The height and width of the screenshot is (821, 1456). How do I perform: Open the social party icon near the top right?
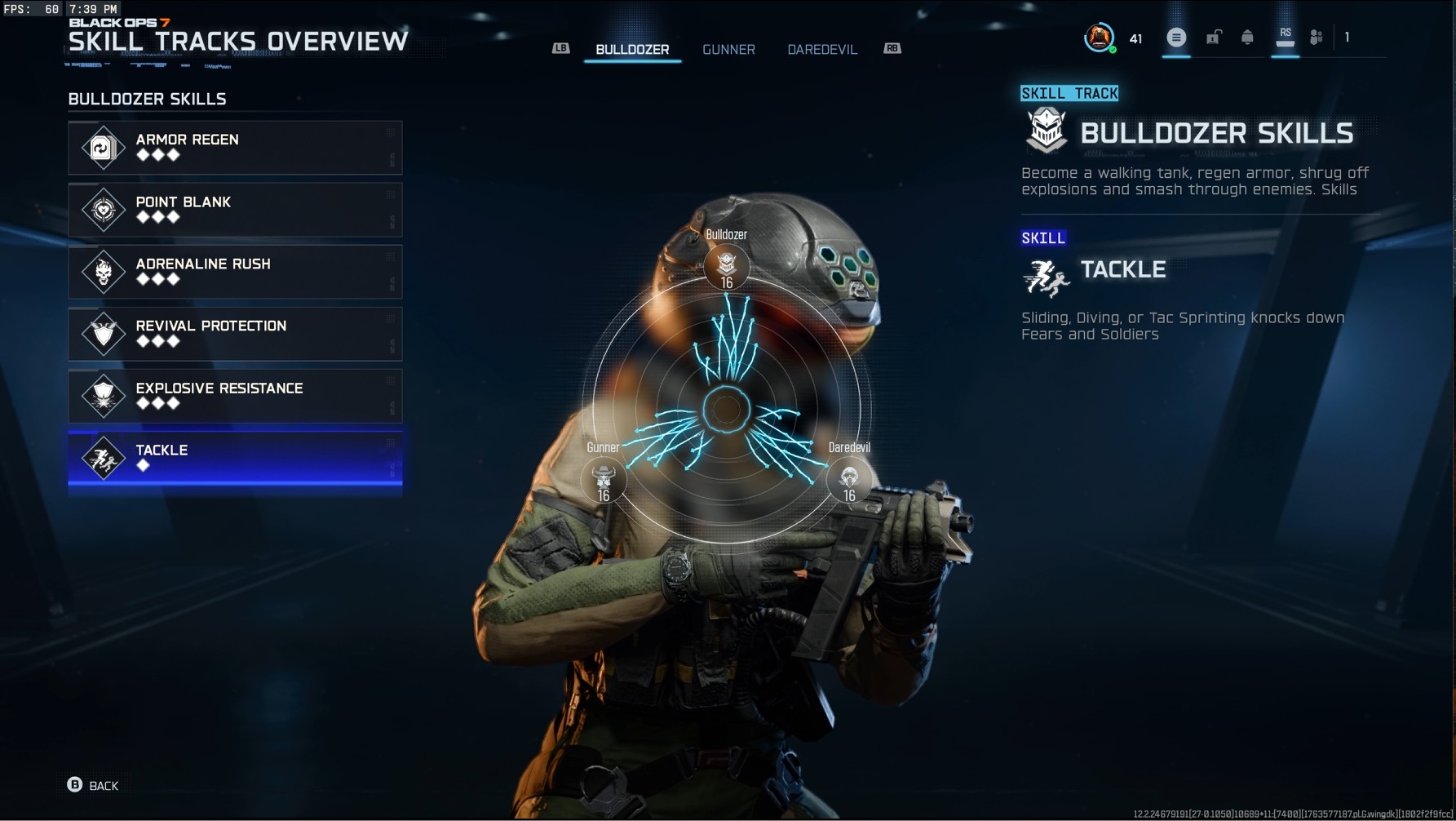tap(1316, 37)
